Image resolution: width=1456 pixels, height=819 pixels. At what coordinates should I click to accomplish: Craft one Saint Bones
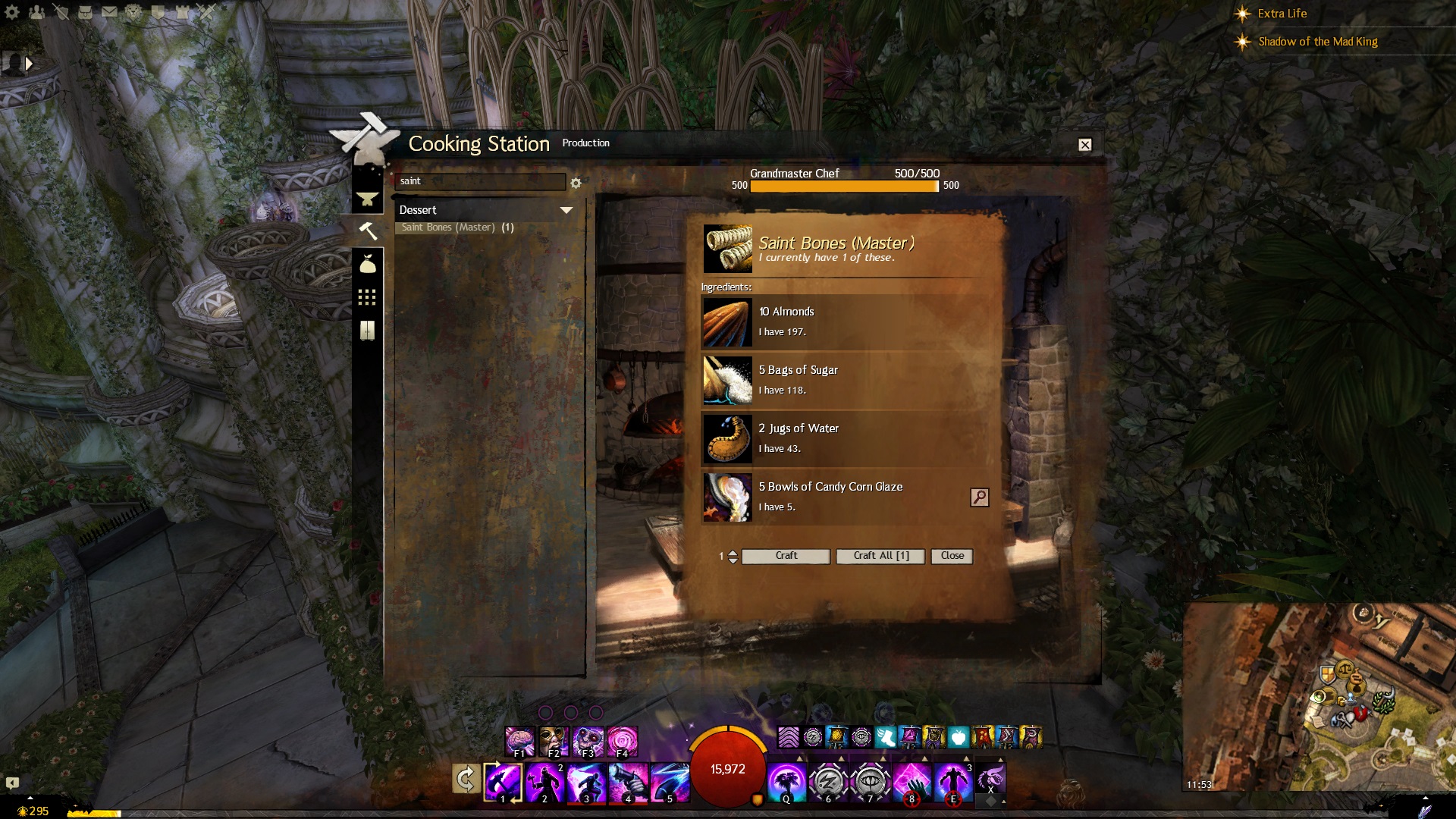coord(786,556)
